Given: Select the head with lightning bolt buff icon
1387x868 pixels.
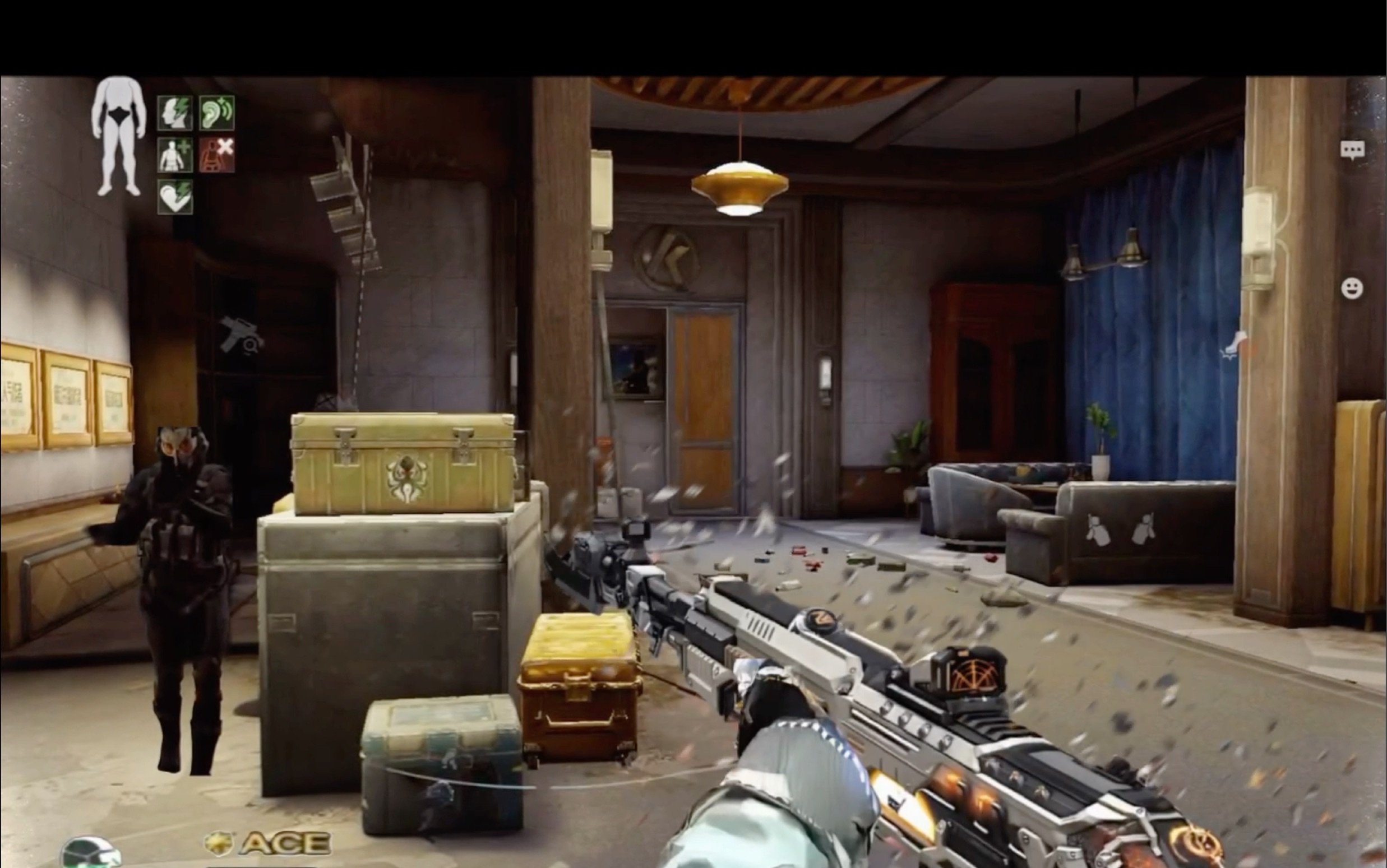Looking at the screenshot, I should point(175,113).
